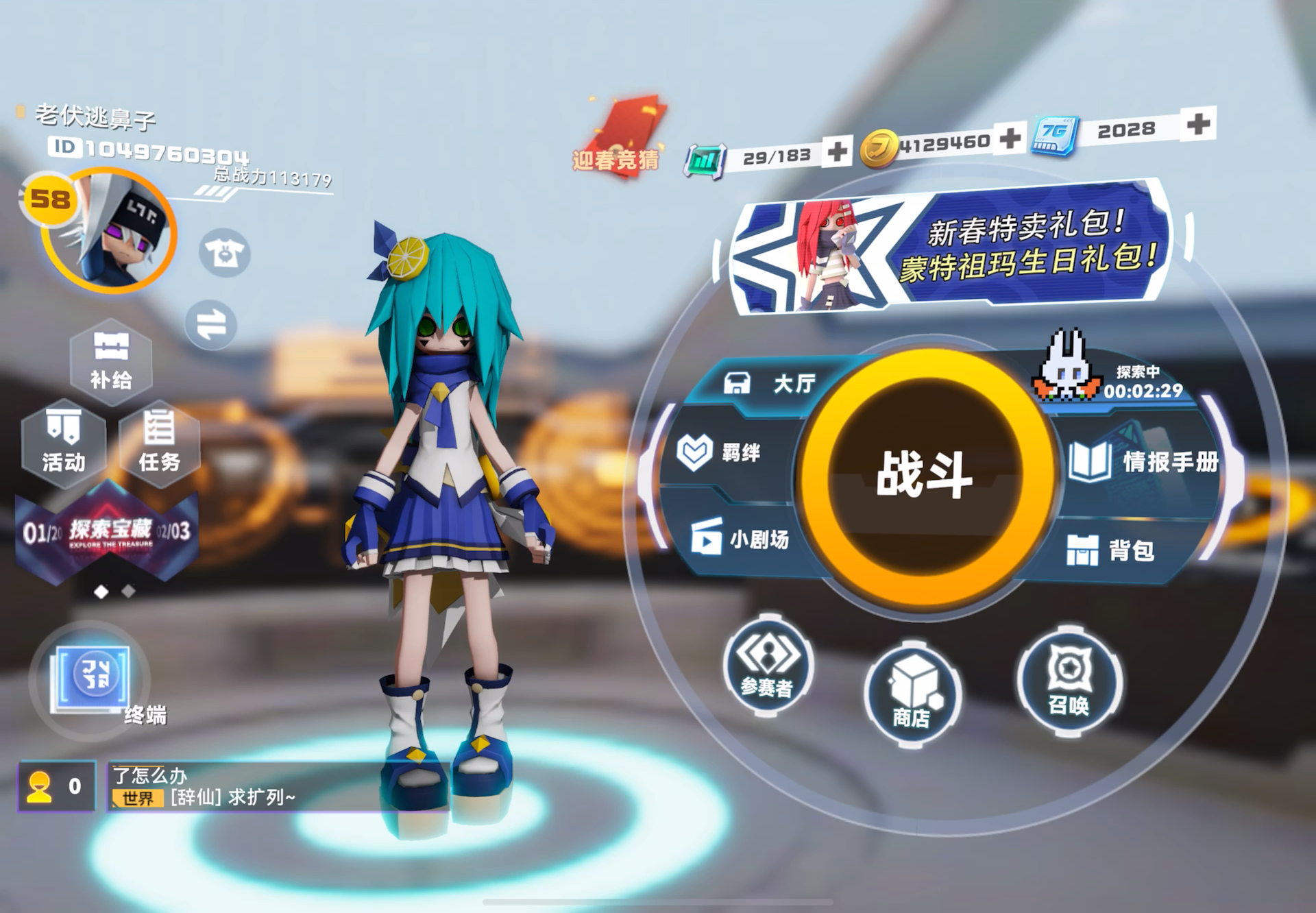Open the 补给 supply menu
1316x913 pixels.
pyautogui.click(x=111, y=361)
